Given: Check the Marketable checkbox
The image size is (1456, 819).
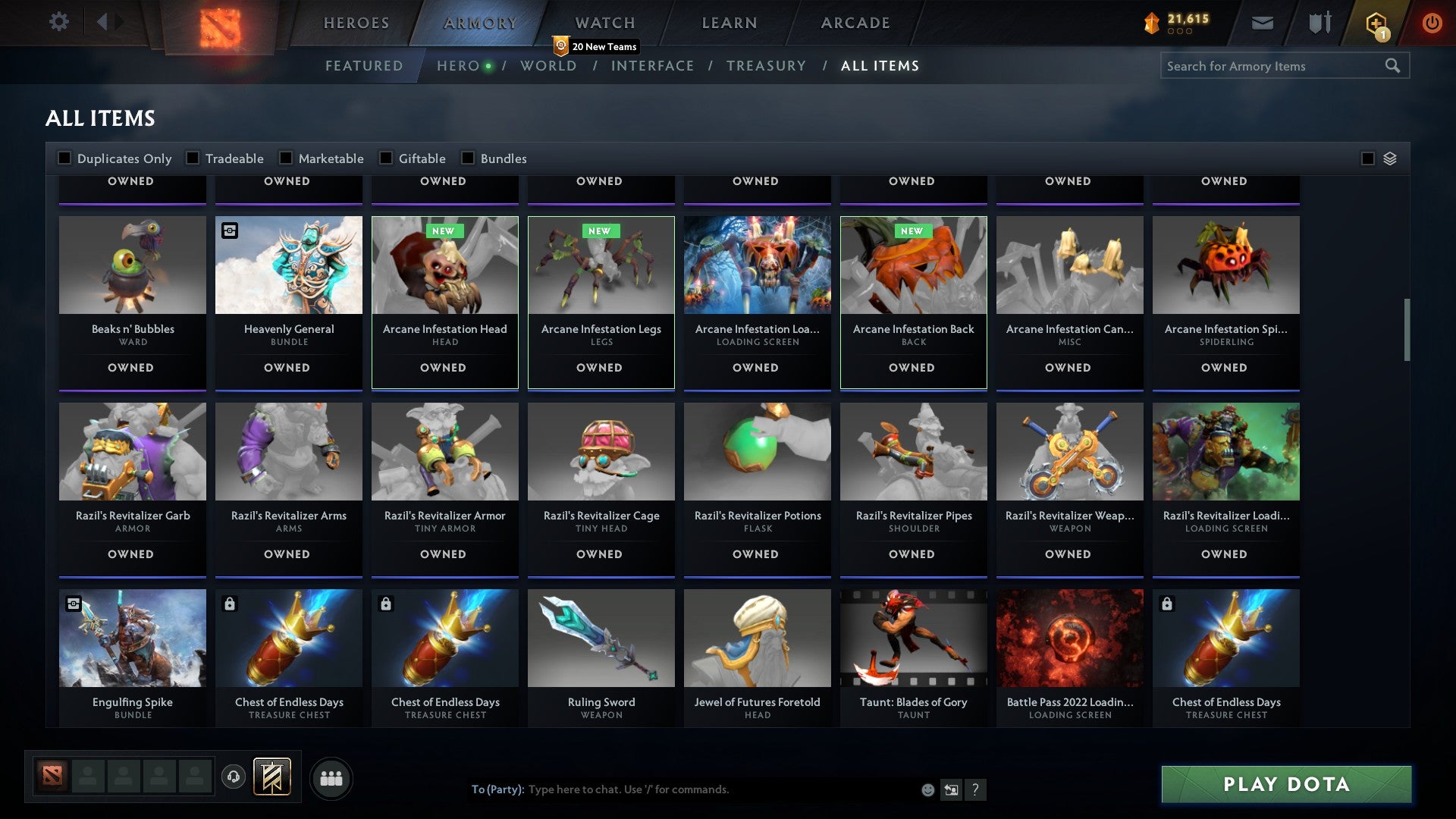Looking at the screenshot, I should (x=286, y=158).
